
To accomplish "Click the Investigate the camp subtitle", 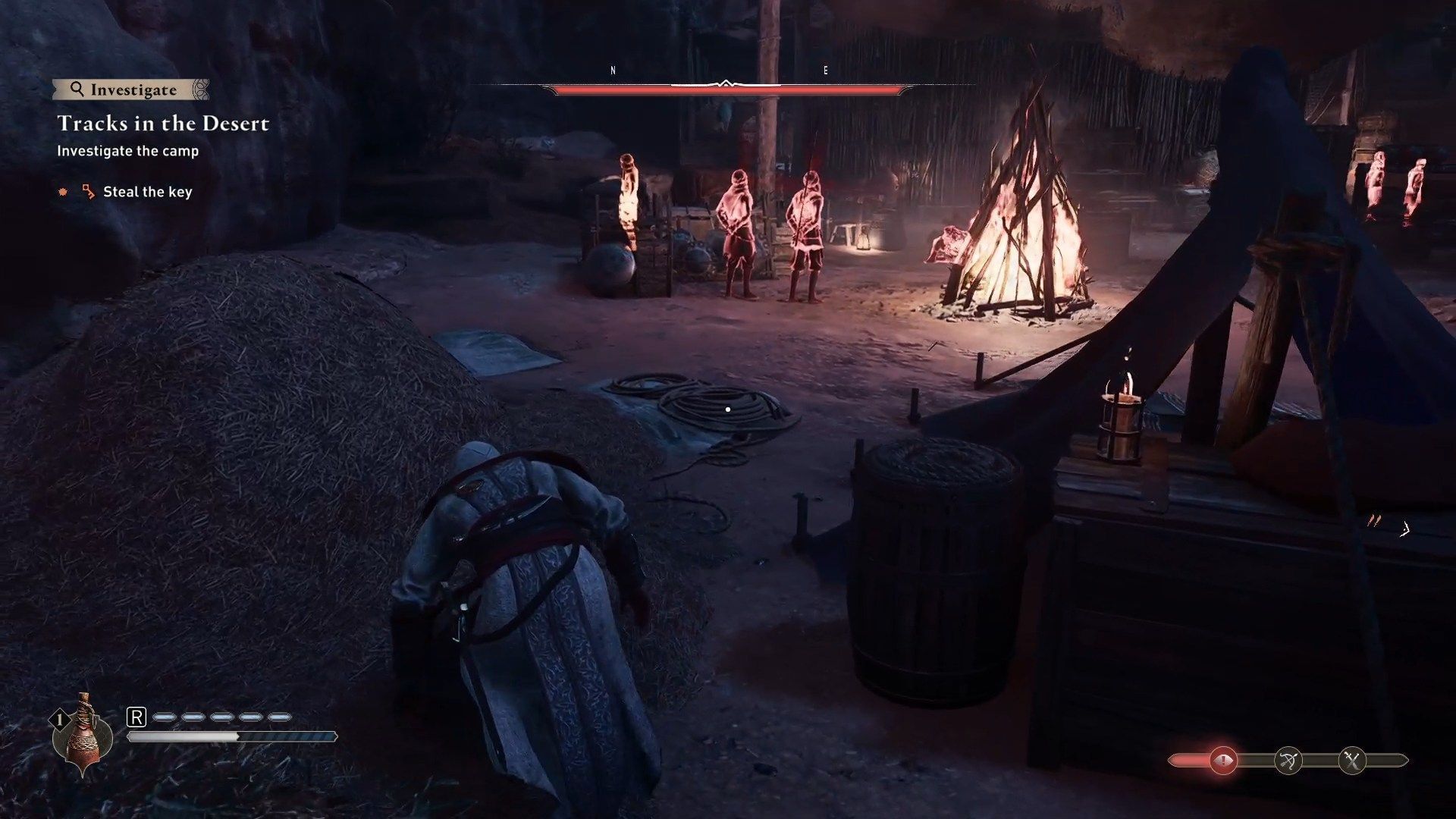I will pos(127,151).
